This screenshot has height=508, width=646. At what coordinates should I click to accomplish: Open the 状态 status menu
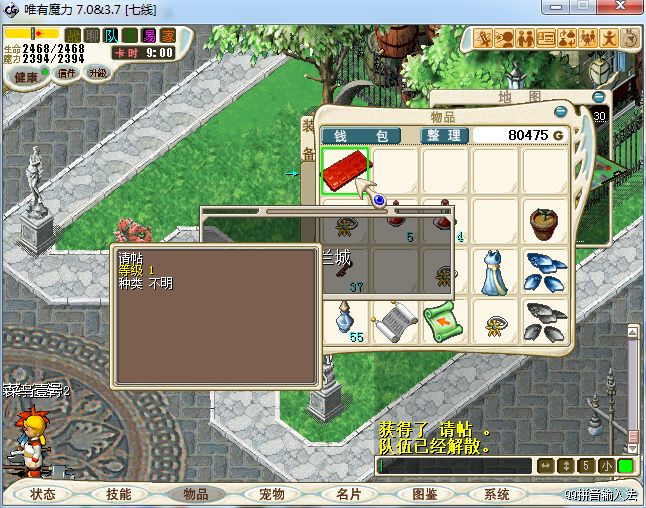click(x=43, y=494)
